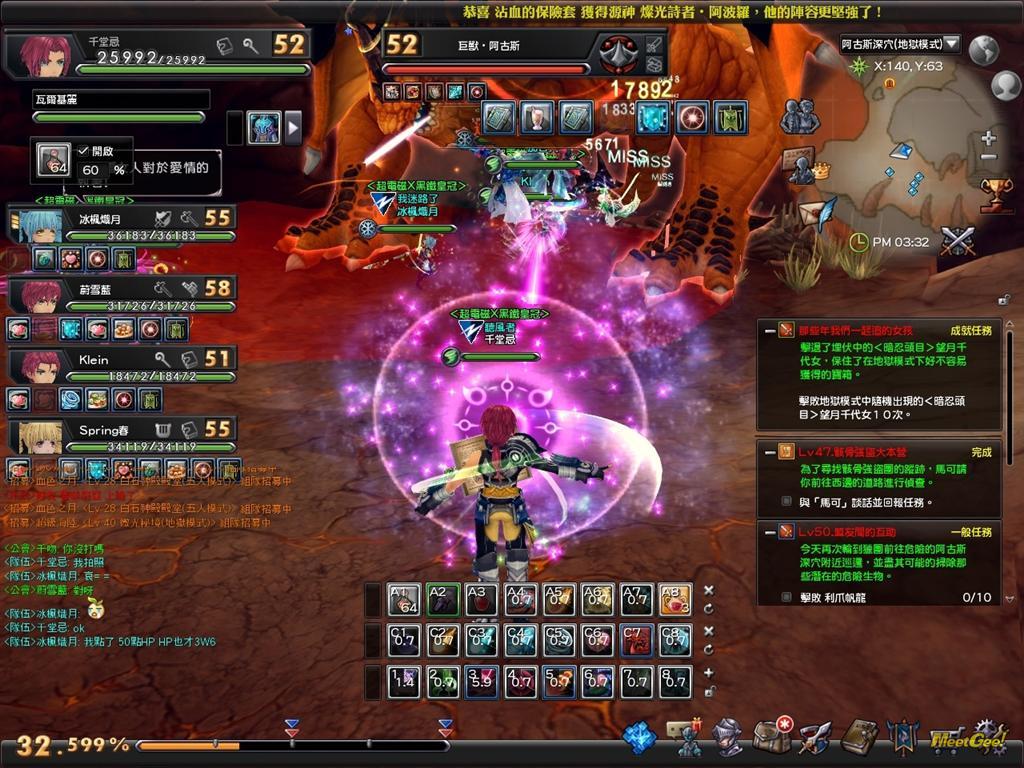Open the 阿古斯深穴 map mode dropdown

pos(951,44)
